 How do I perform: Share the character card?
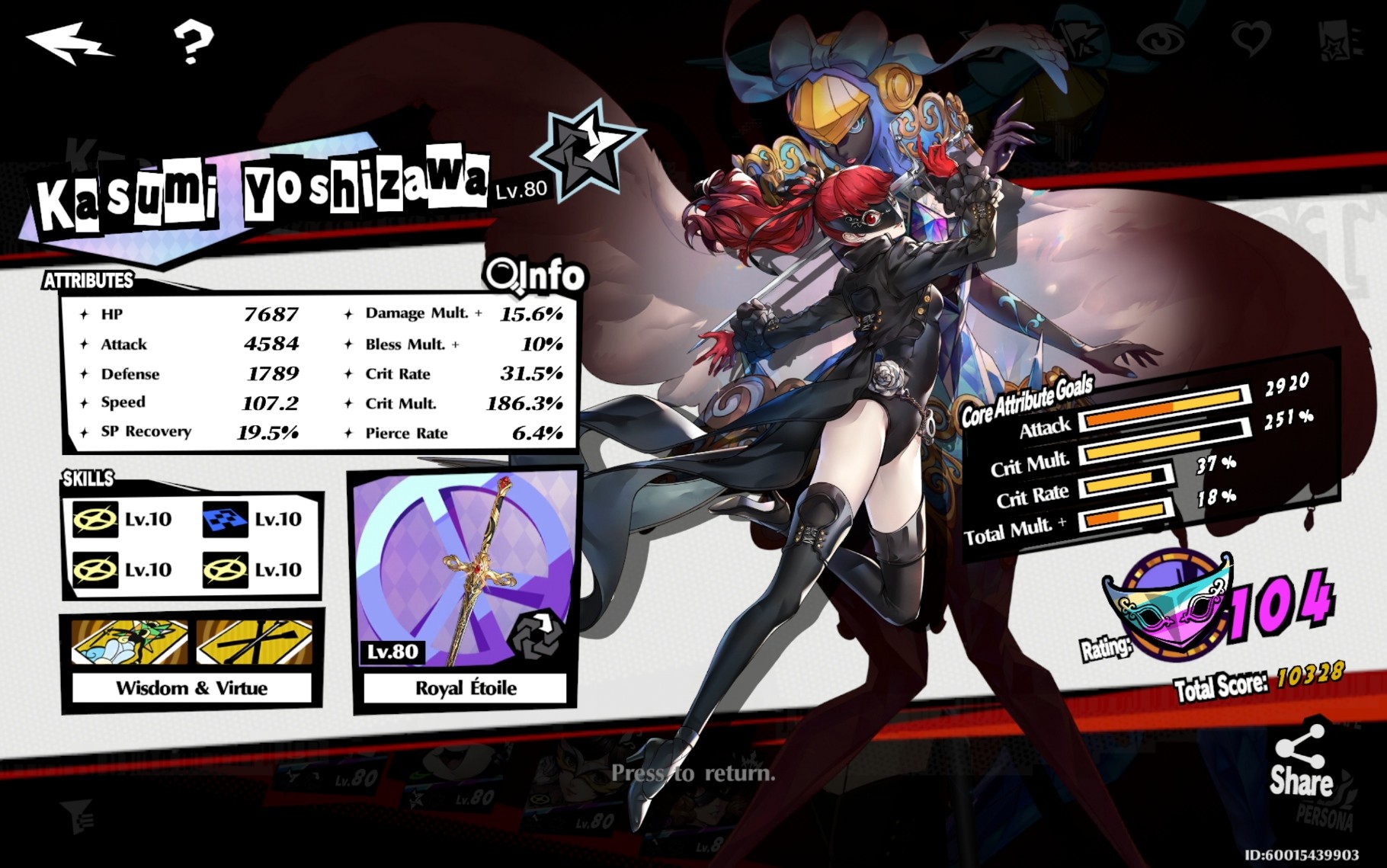click(1300, 762)
